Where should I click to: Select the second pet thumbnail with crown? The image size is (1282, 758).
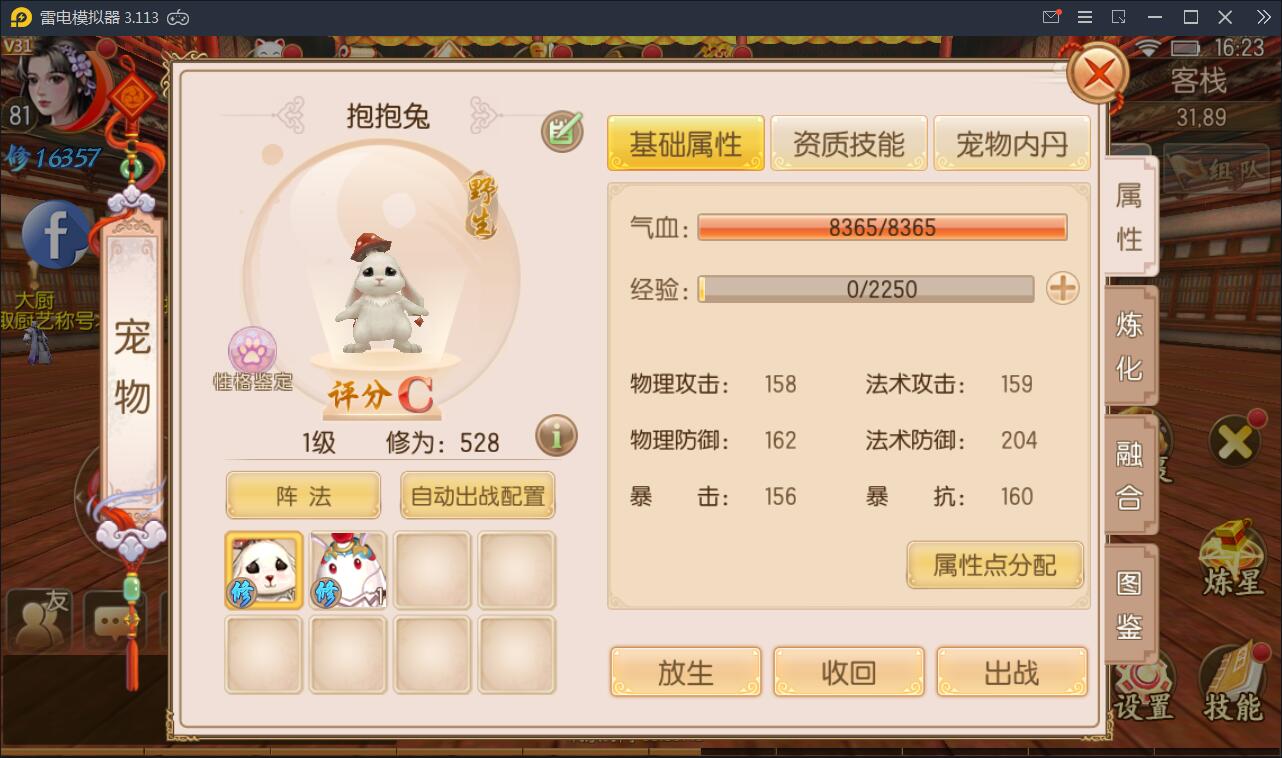click(347, 571)
